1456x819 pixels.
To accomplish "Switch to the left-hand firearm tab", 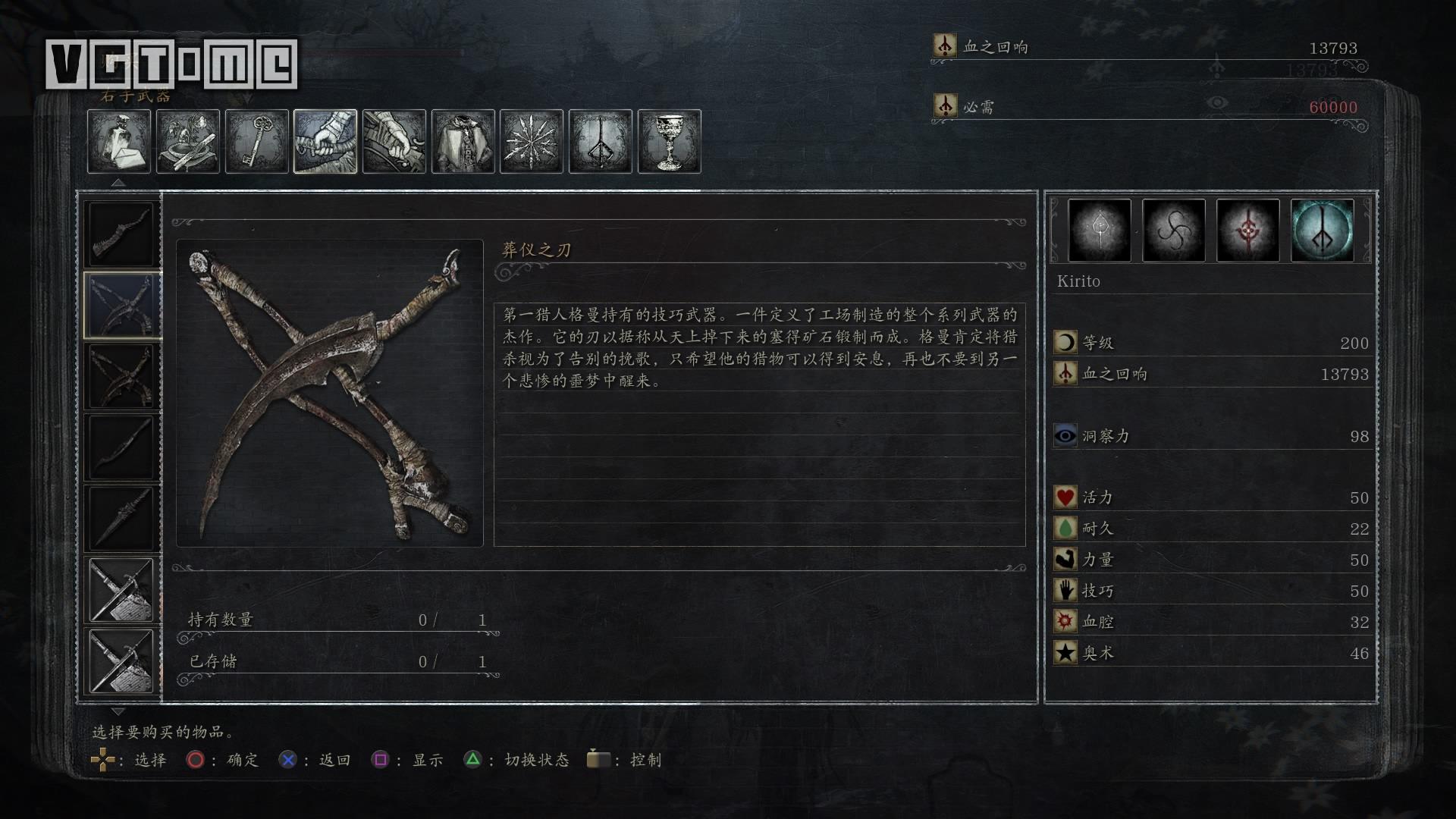I will [394, 142].
